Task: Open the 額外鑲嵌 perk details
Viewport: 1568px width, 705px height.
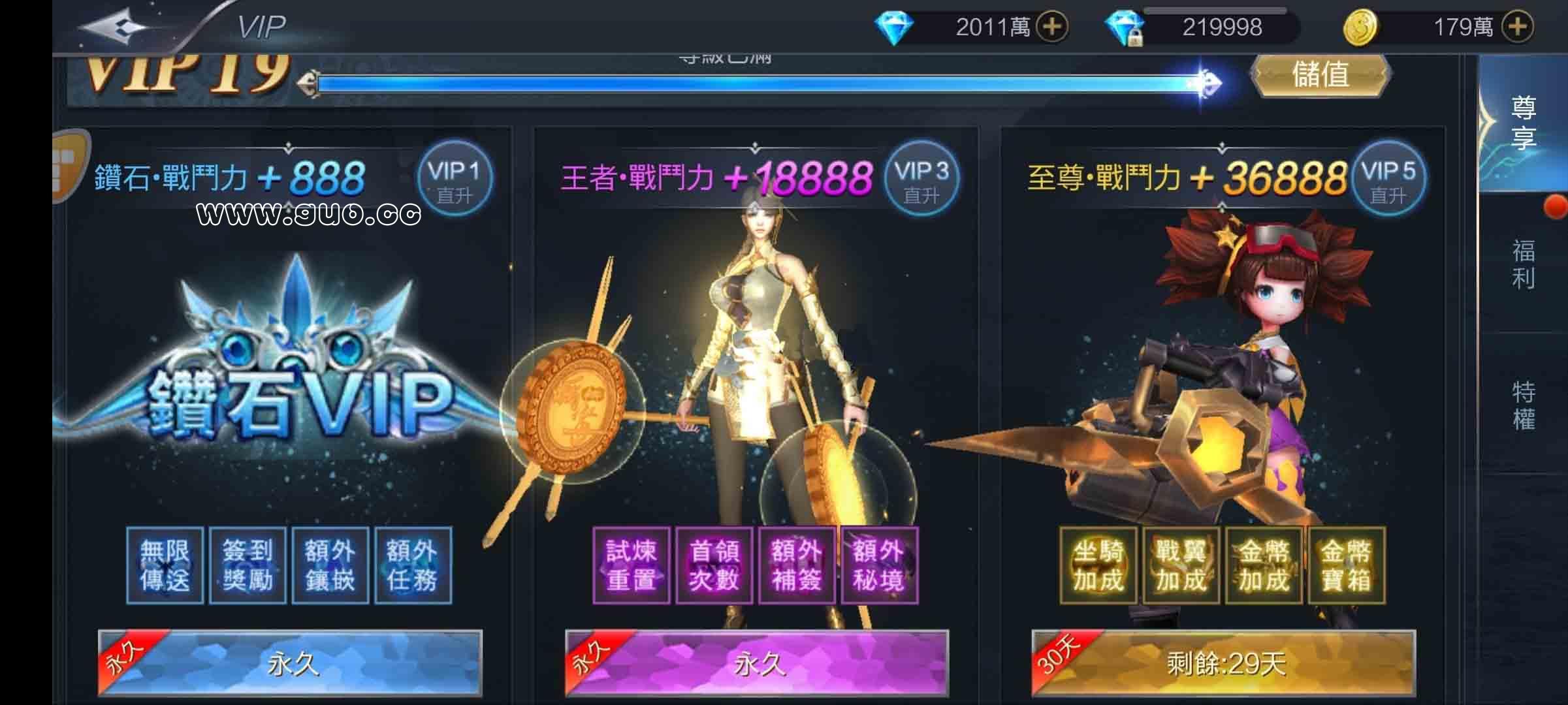Action: coord(330,565)
